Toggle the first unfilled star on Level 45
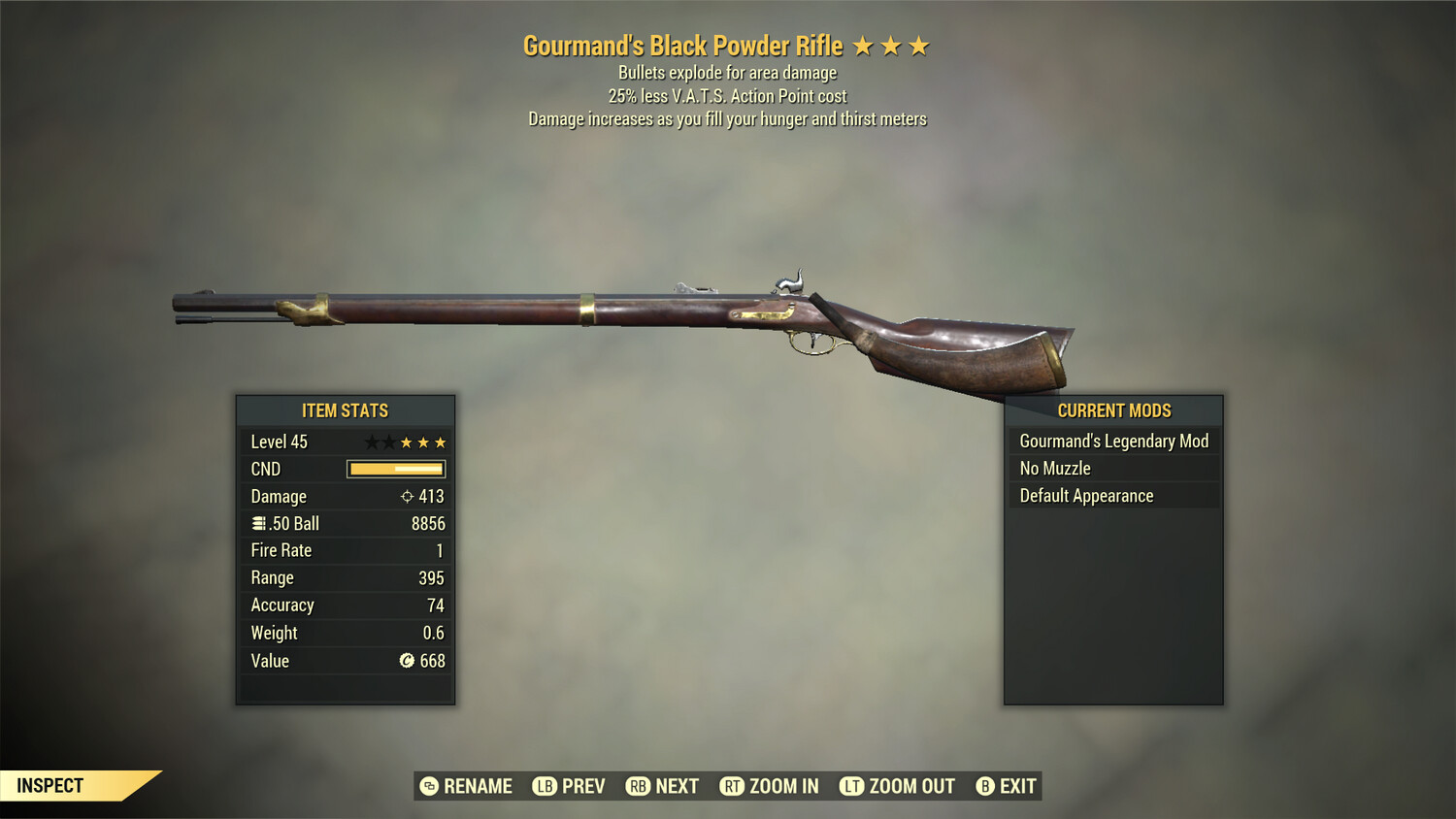 [x=371, y=442]
